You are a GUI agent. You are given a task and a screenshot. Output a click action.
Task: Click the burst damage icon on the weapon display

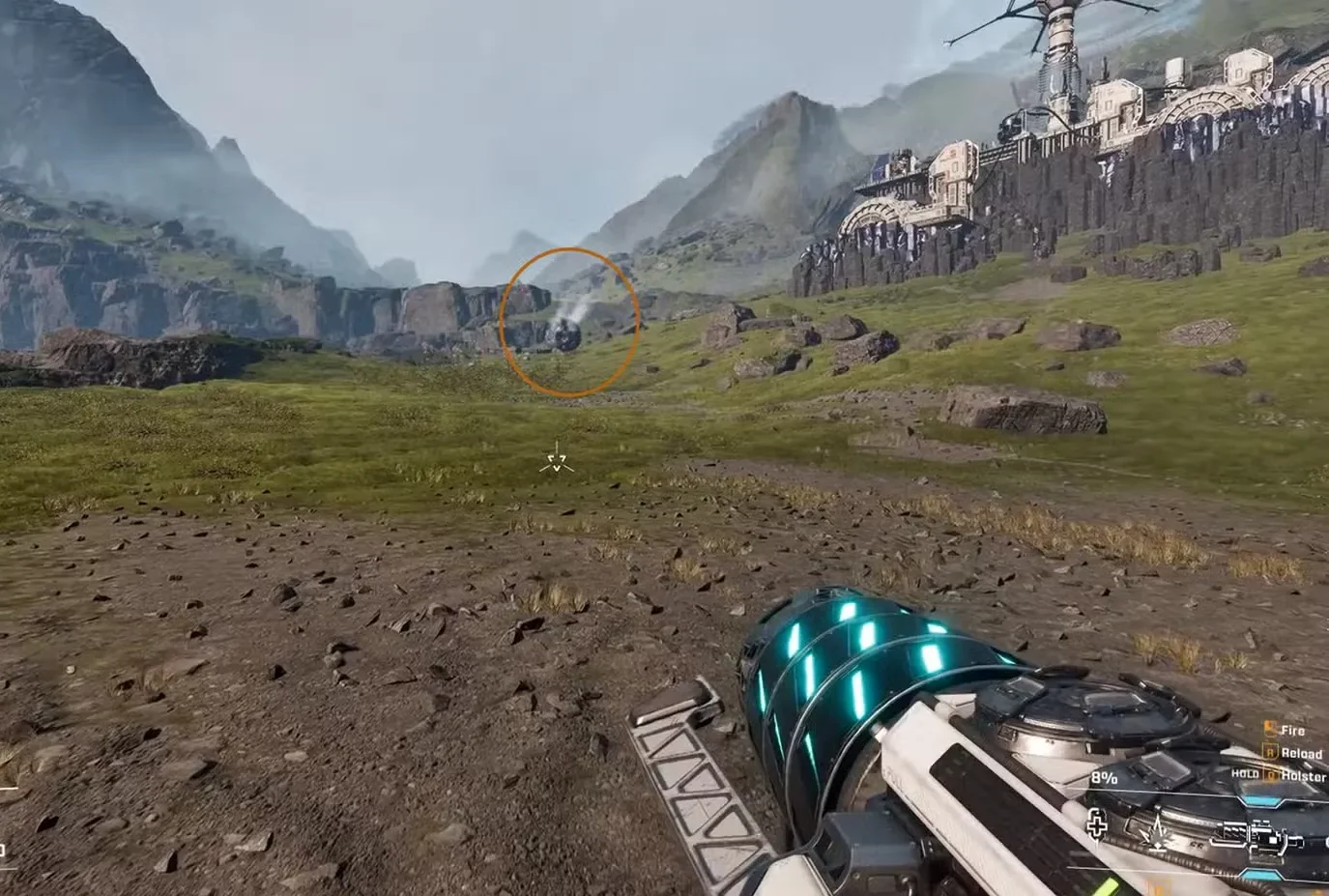[x=1157, y=832]
